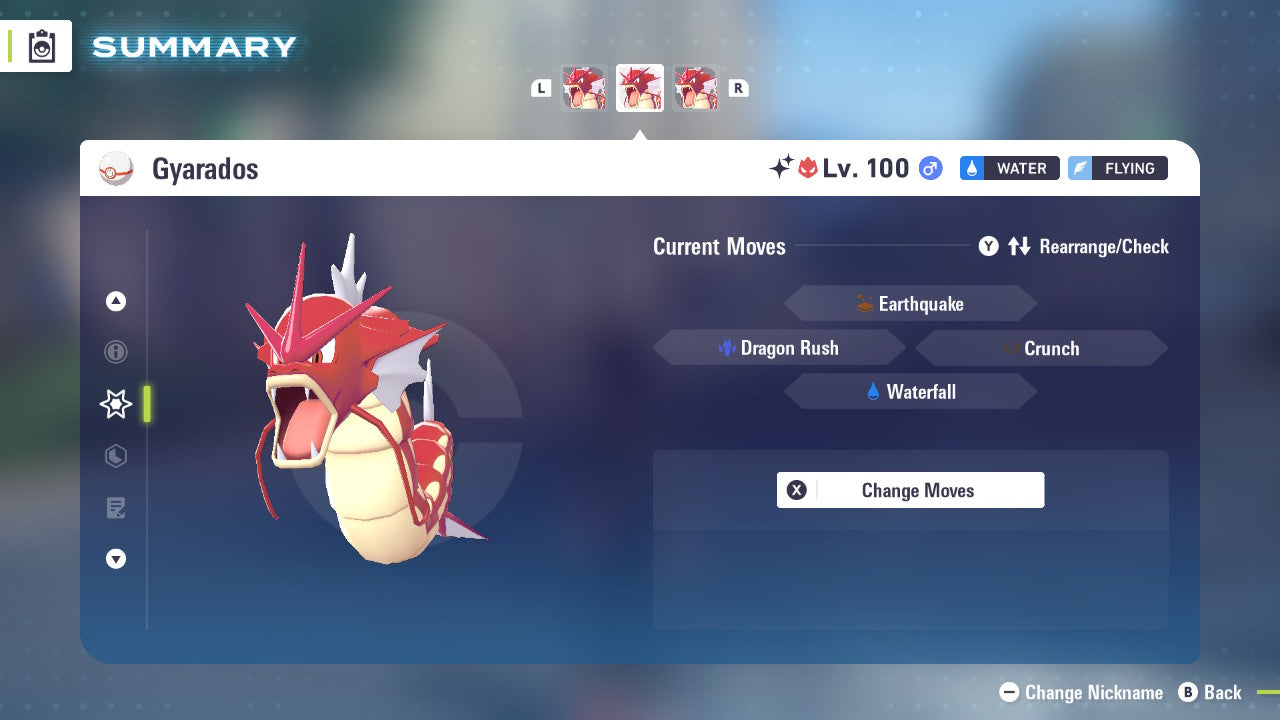Click the Poké Ball icon beside Gyarados's name
The height and width of the screenshot is (720, 1280).
tap(116, 168)
